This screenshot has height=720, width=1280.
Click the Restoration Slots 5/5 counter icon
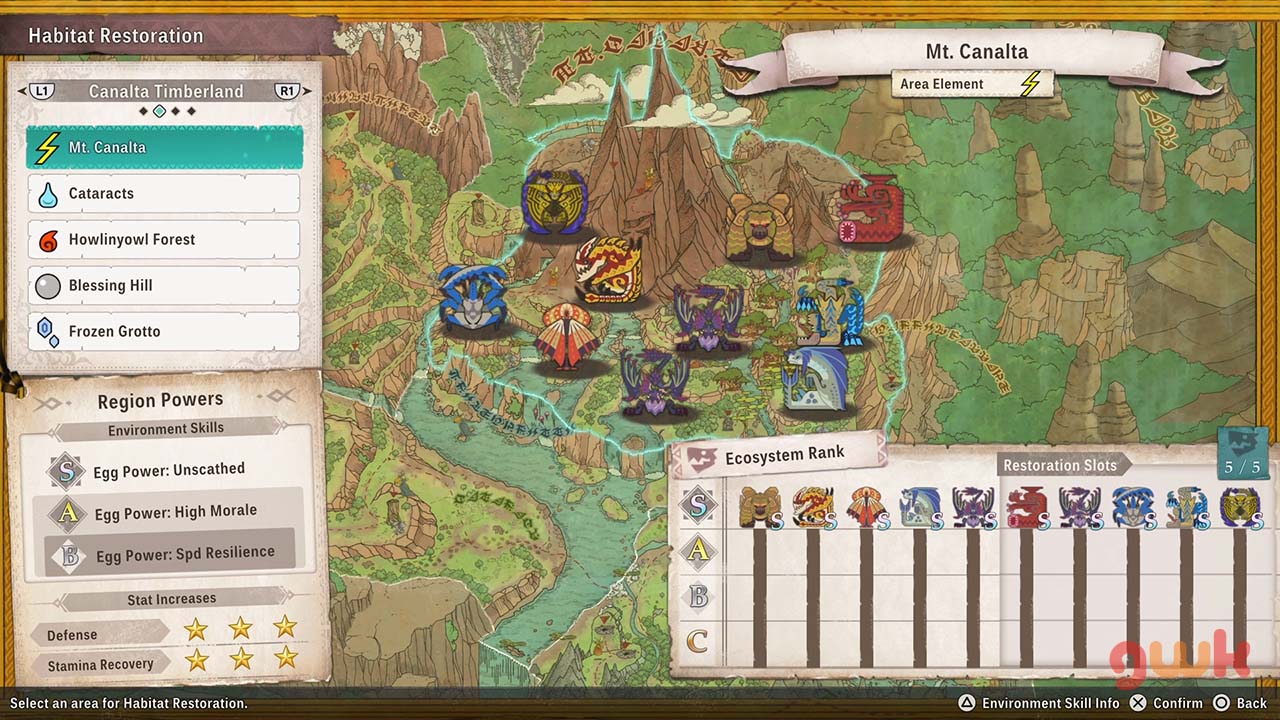coord(1243,453)
